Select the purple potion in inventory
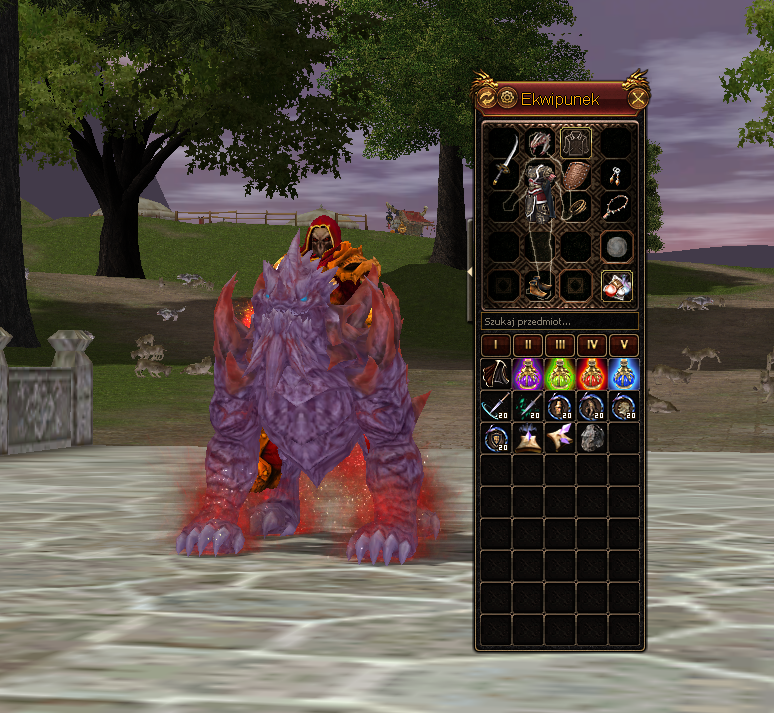 [528, 374]
